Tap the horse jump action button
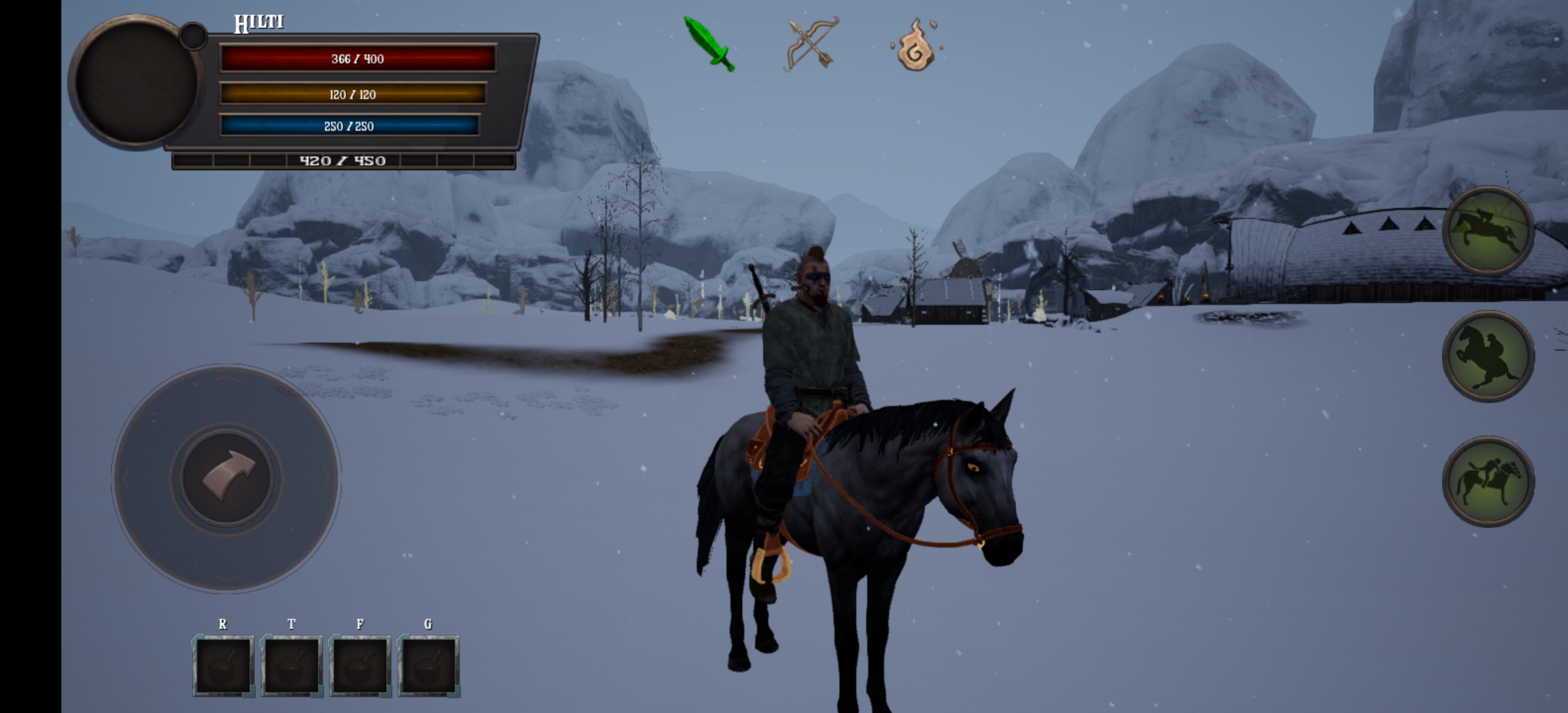The width and height of the screenshot is (1568, 713). click(x=1488, y=231)
